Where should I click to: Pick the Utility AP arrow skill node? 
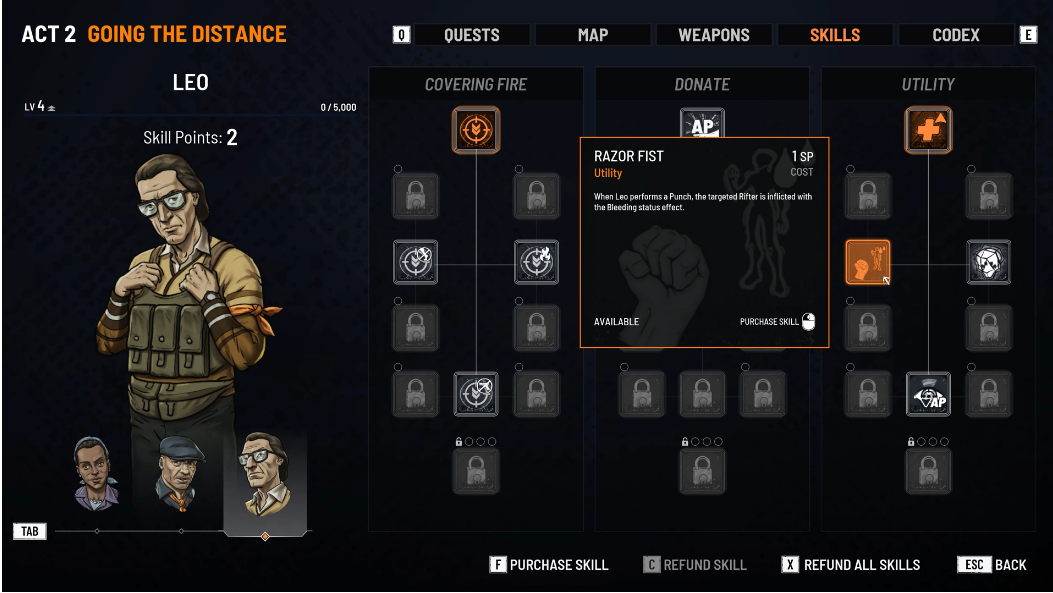[929, 394]
